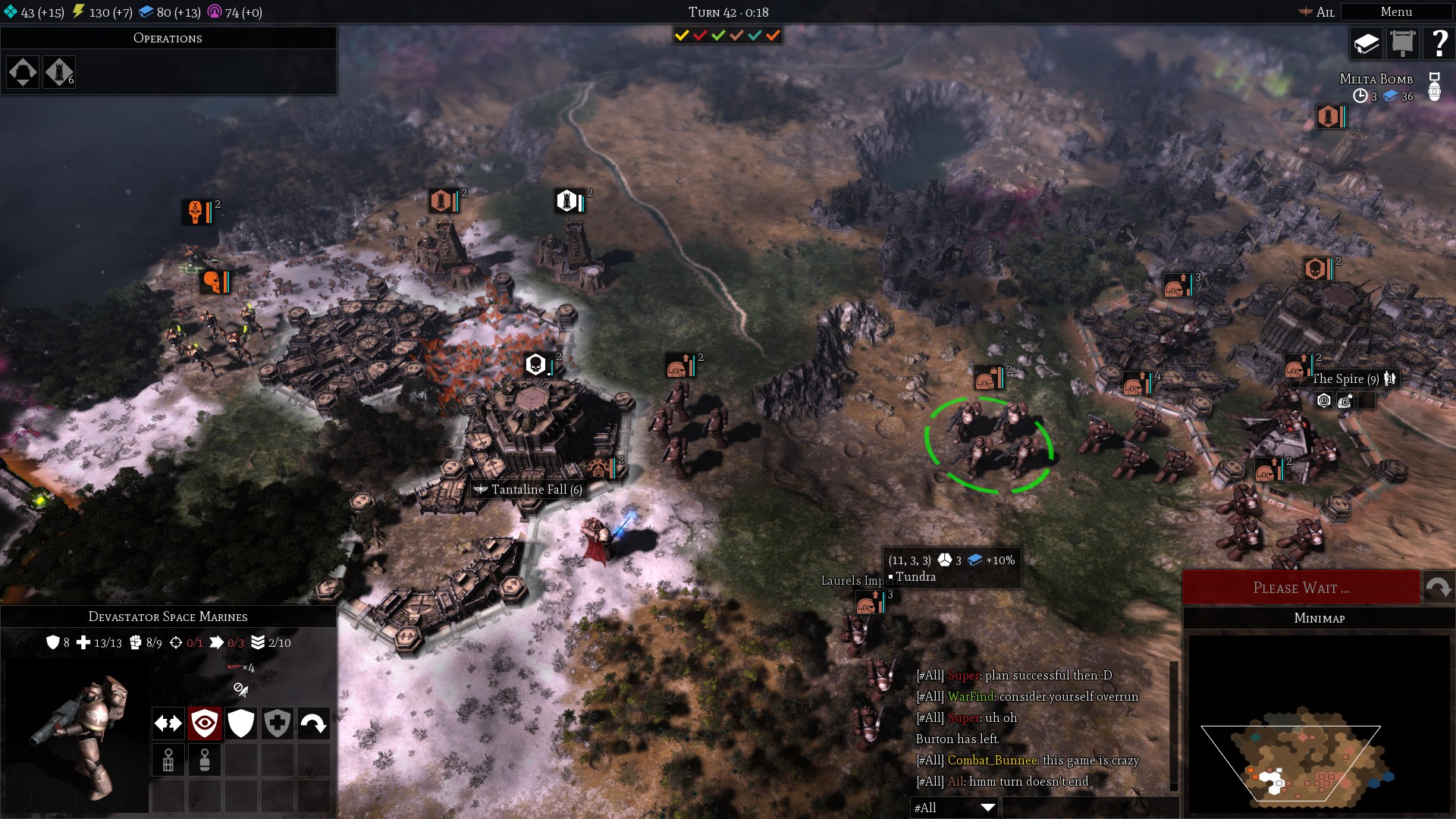Use the shield with cross heal action

tap(278, 723)
